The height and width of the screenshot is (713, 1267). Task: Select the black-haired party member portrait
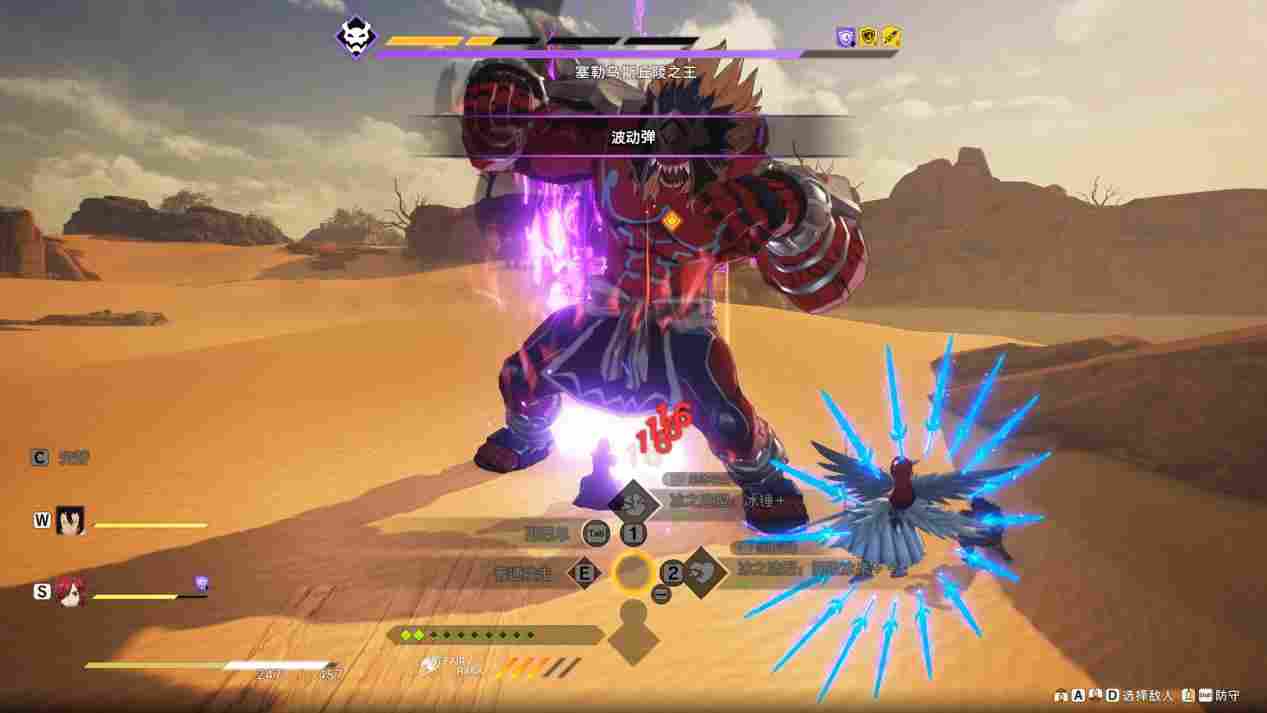(70, 520)
